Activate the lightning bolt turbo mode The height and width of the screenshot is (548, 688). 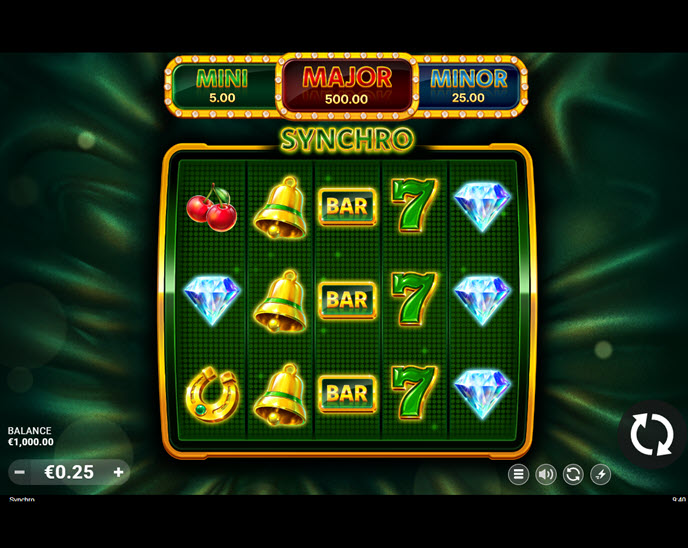[x=600, y=474]
